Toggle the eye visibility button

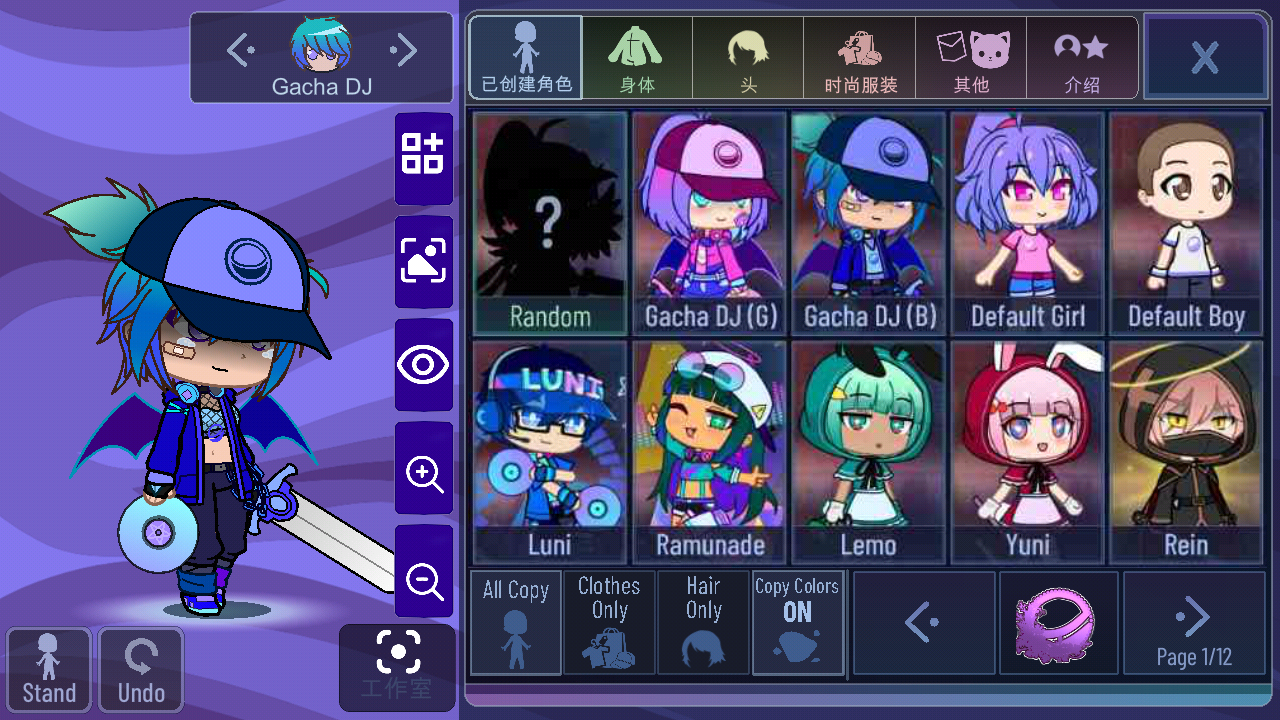coord(424,365)
